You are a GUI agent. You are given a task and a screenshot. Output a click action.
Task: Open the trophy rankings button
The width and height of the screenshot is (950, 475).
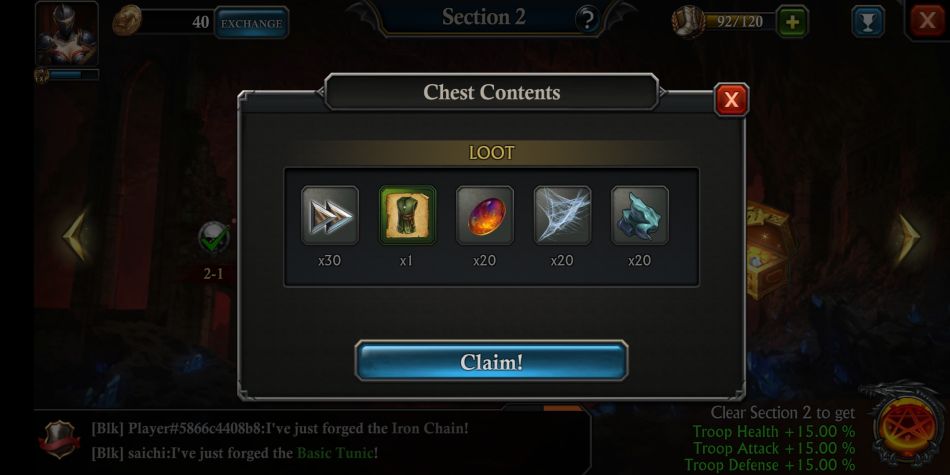[x=866, y=22]
